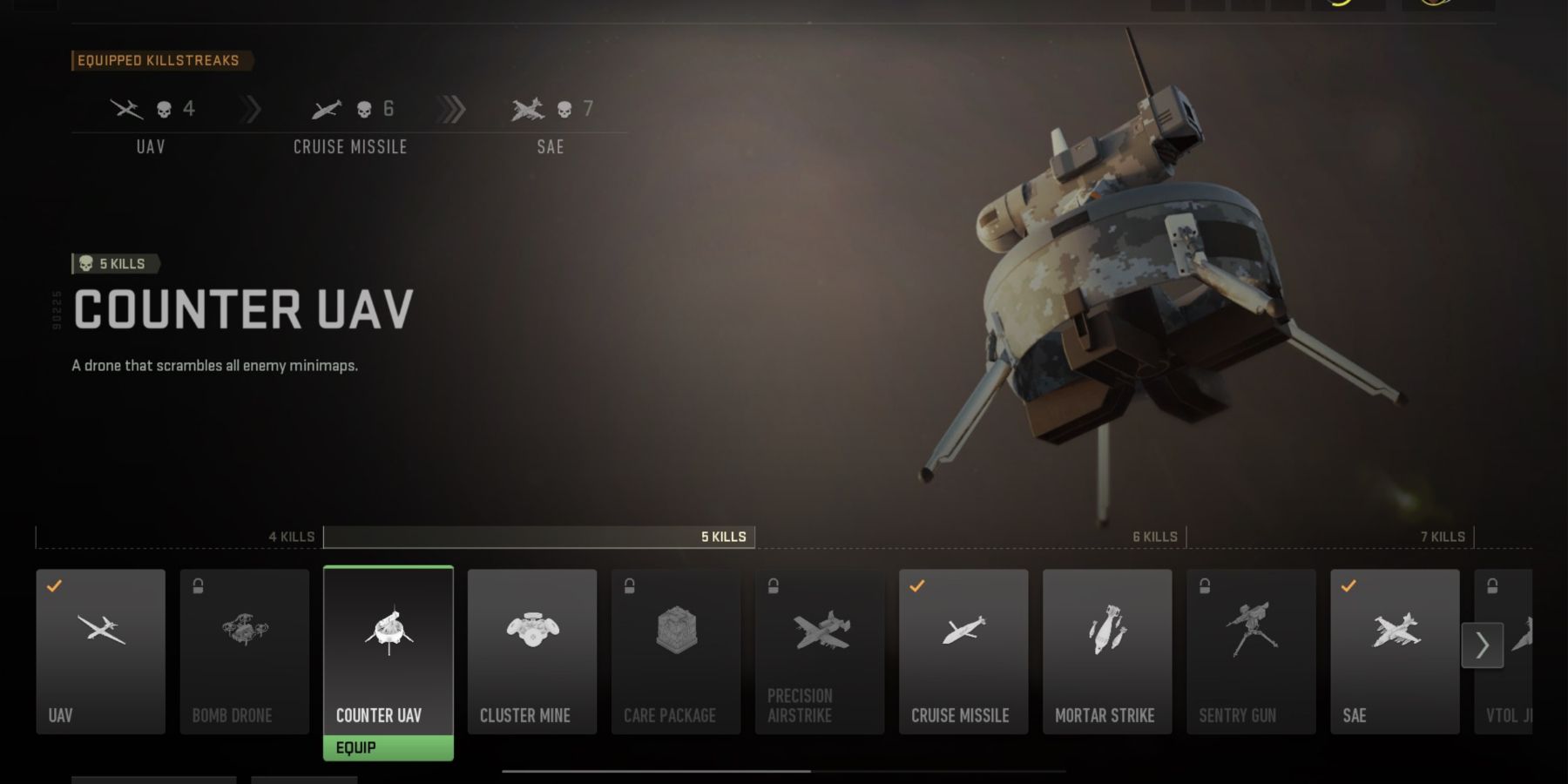The height and width of the screenshot is (784, 1568).
Task: Select the 4 Kills section header
Action: point(291,537)
